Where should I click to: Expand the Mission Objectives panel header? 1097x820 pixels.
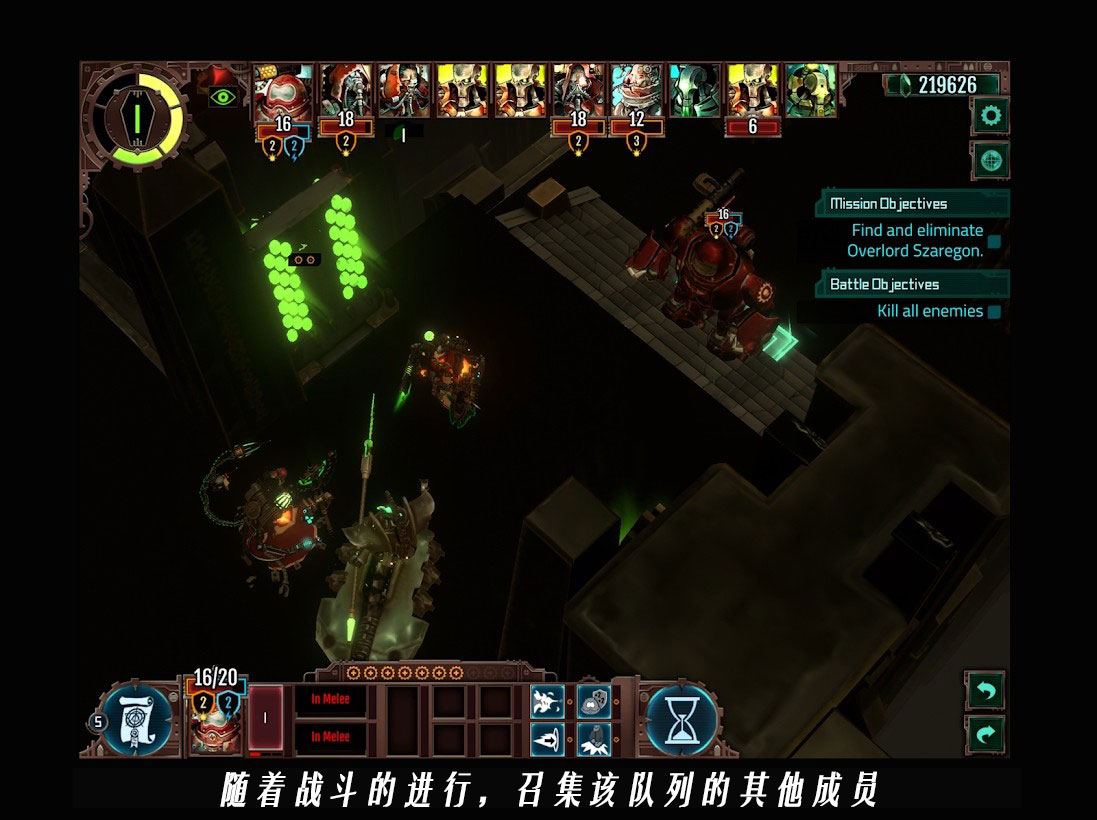point(912,203)
